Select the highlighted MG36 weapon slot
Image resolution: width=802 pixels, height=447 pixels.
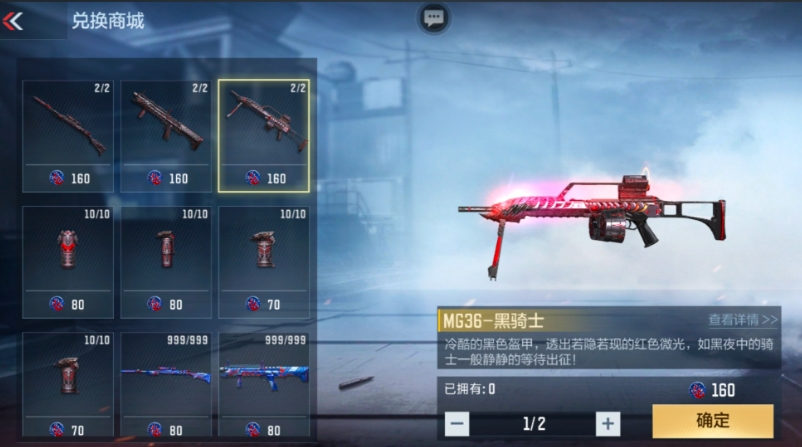(x=264, y=135)
